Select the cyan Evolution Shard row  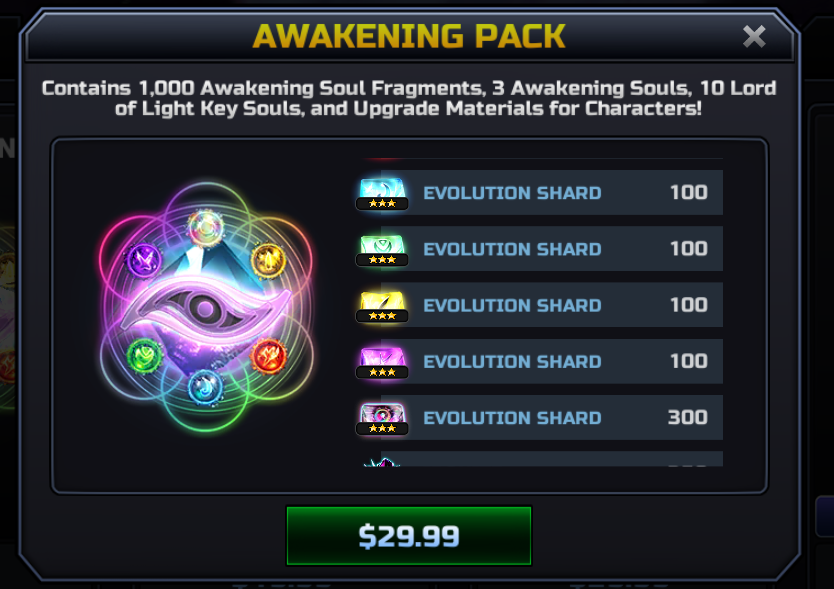[540, 193]
